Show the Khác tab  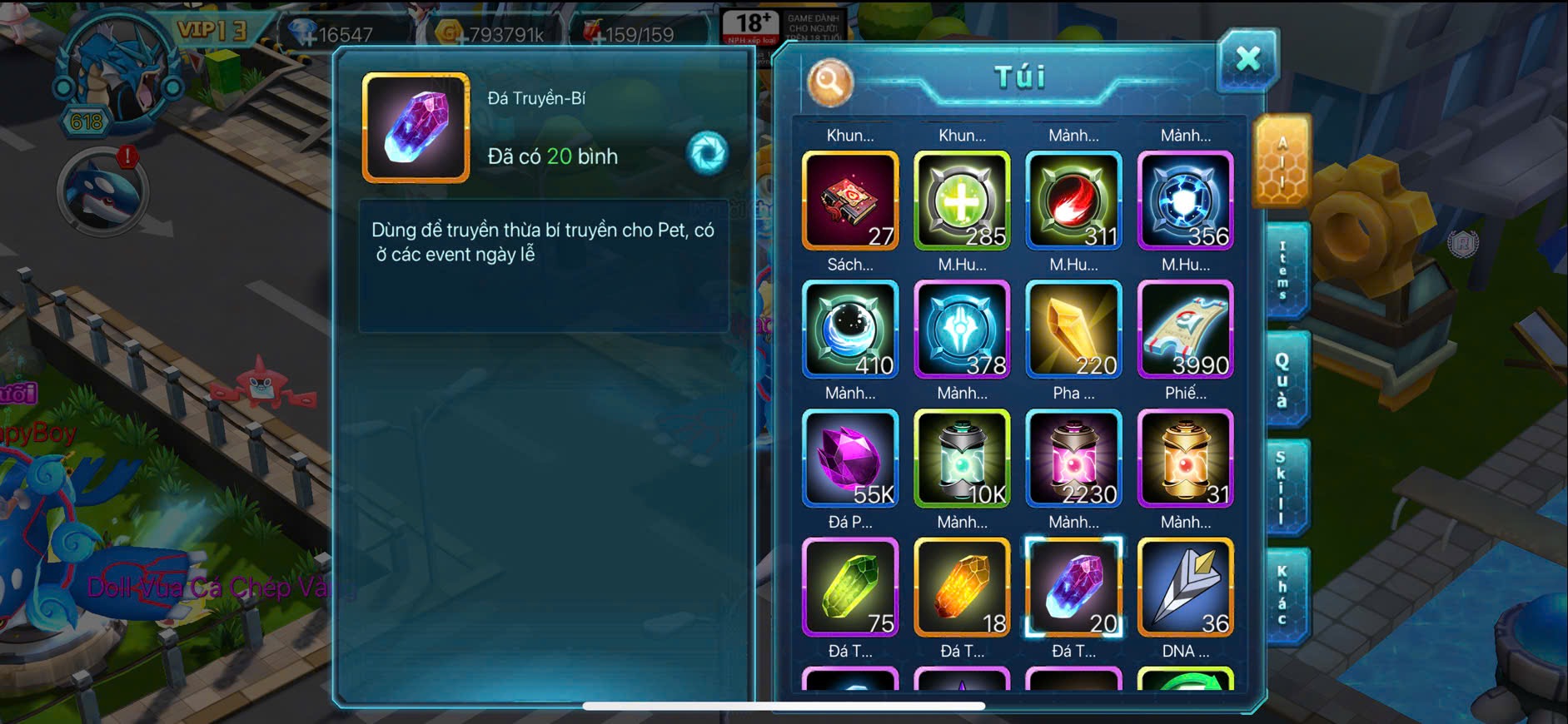click(x=1283, y=596)
